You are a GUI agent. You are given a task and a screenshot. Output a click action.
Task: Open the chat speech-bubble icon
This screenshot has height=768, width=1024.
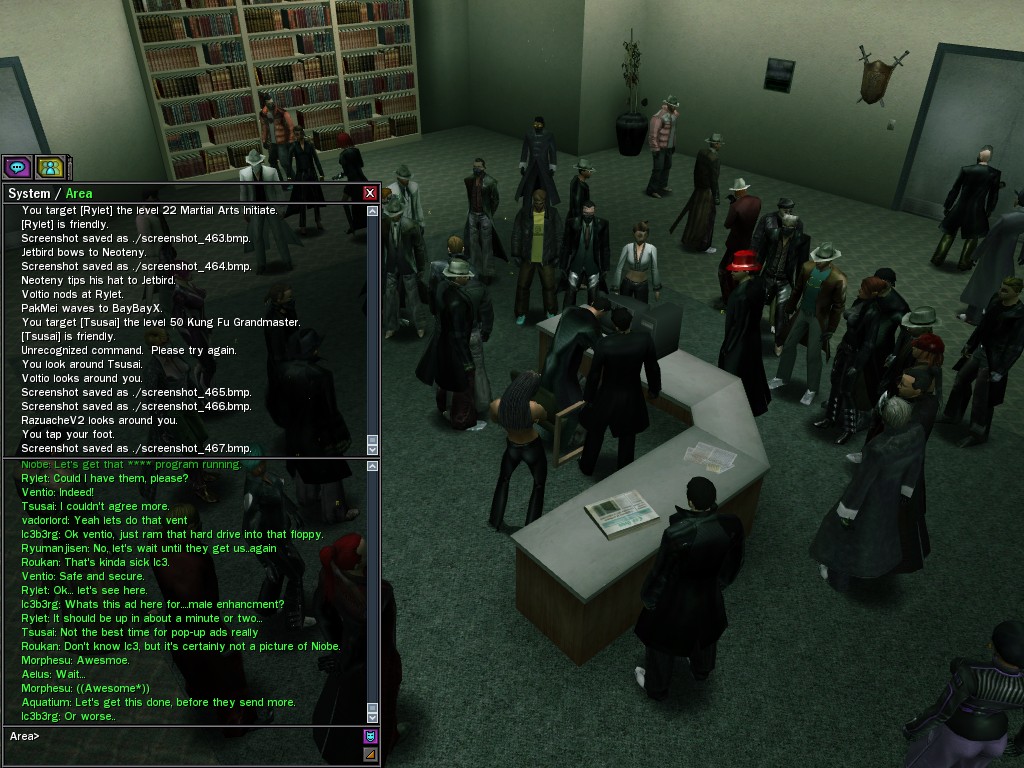coord(16,167)
